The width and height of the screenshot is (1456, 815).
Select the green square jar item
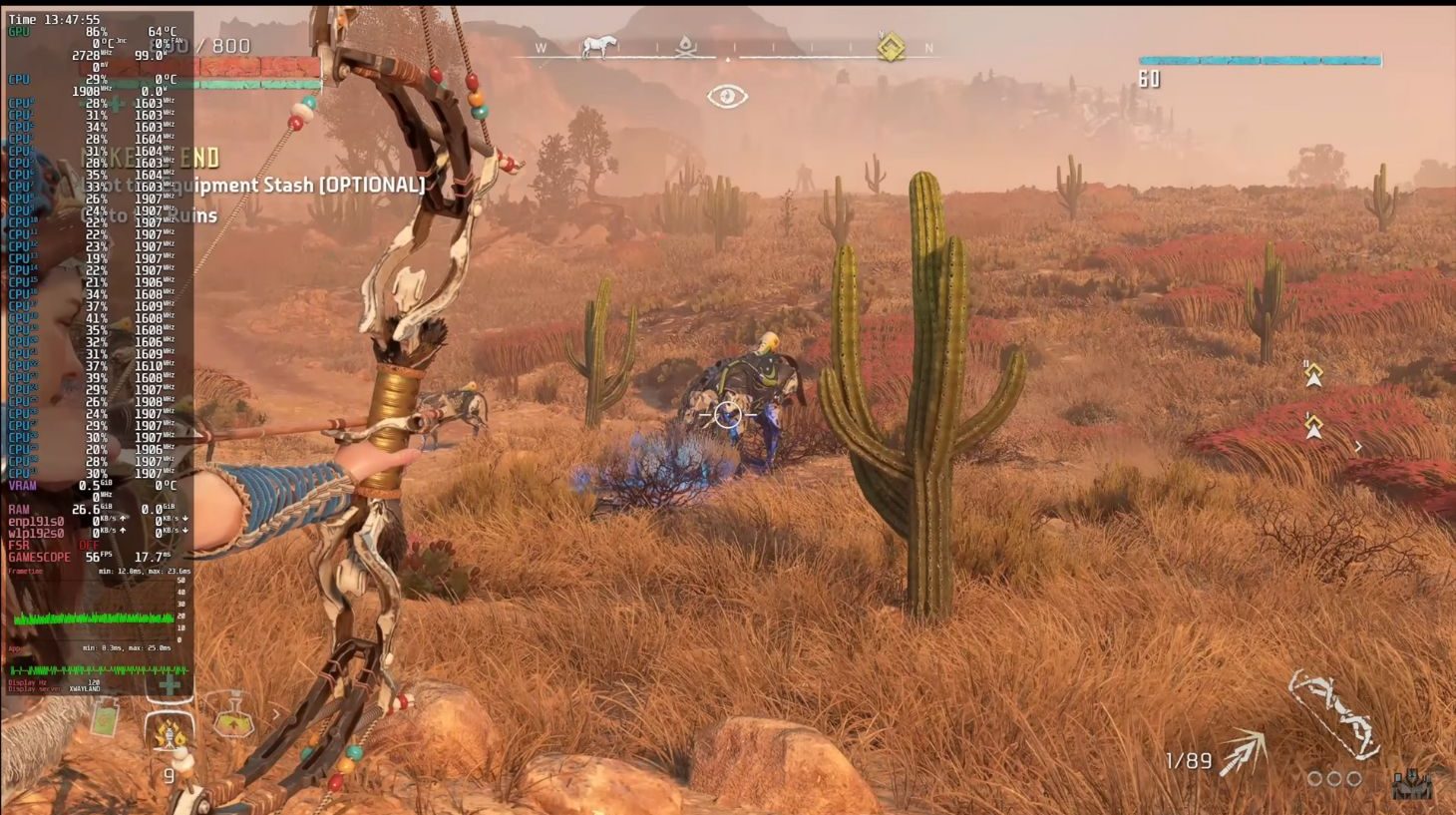tap(107, 717)
